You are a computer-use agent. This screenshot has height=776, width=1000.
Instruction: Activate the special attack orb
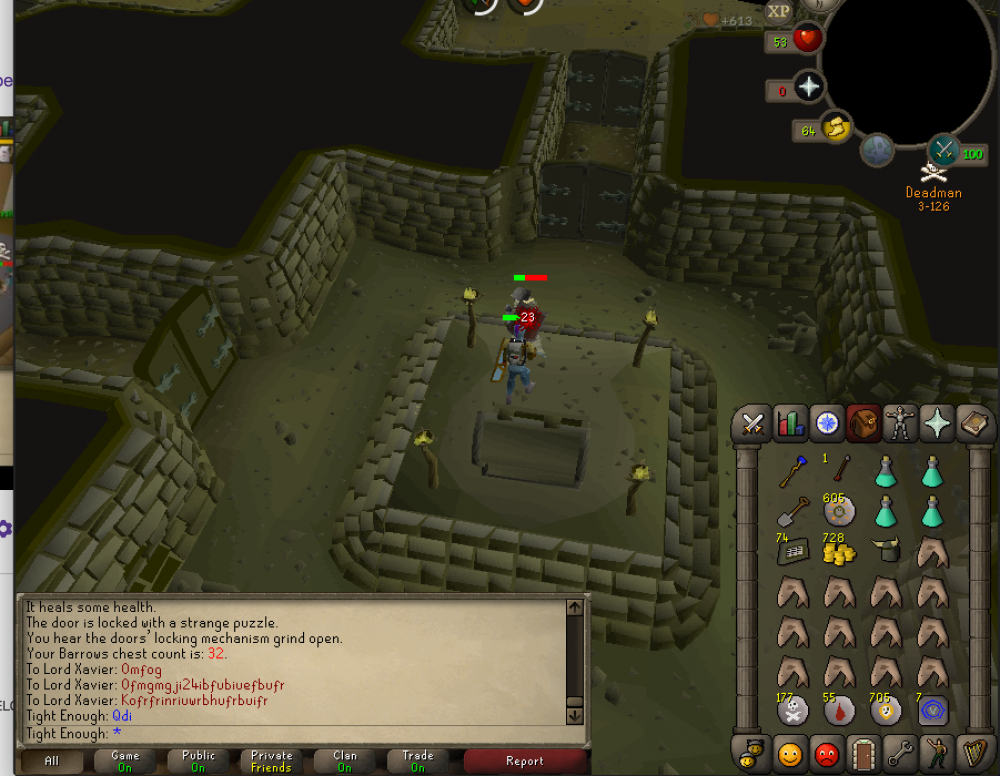pyautogui.click(x=943, y=150)
